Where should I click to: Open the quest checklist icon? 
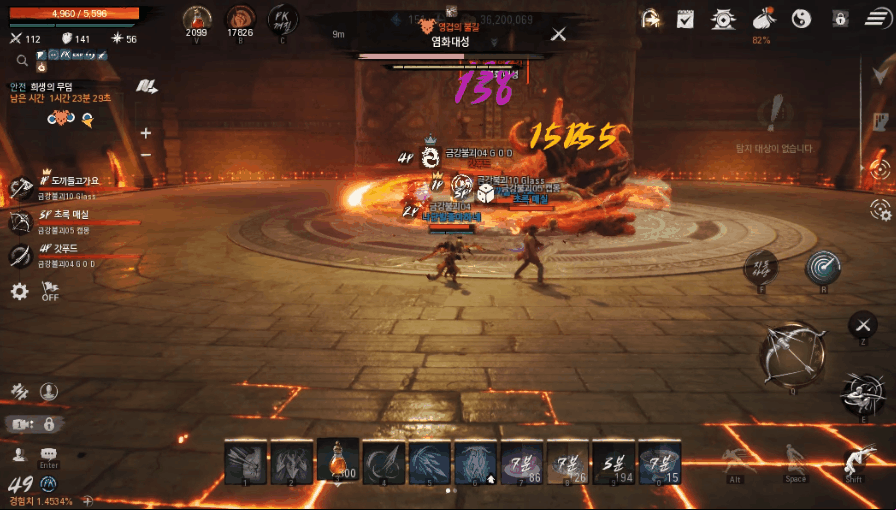click(x=685, y=18)
